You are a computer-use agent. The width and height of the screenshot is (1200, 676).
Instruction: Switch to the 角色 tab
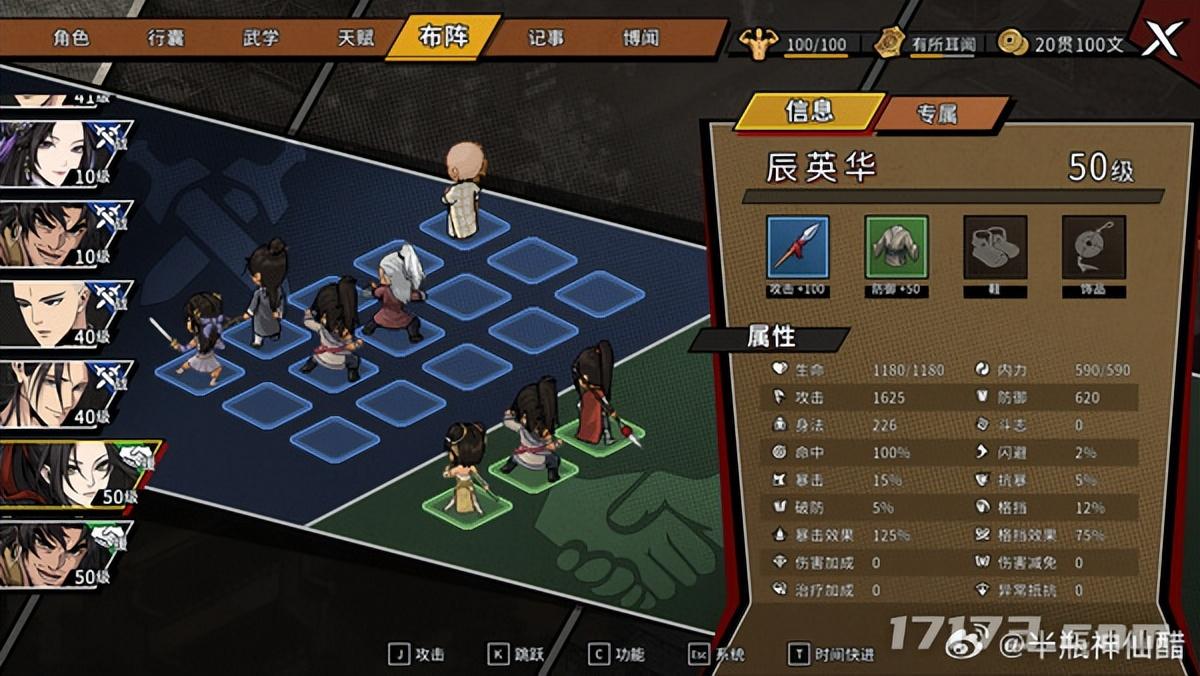pos(71,38)
